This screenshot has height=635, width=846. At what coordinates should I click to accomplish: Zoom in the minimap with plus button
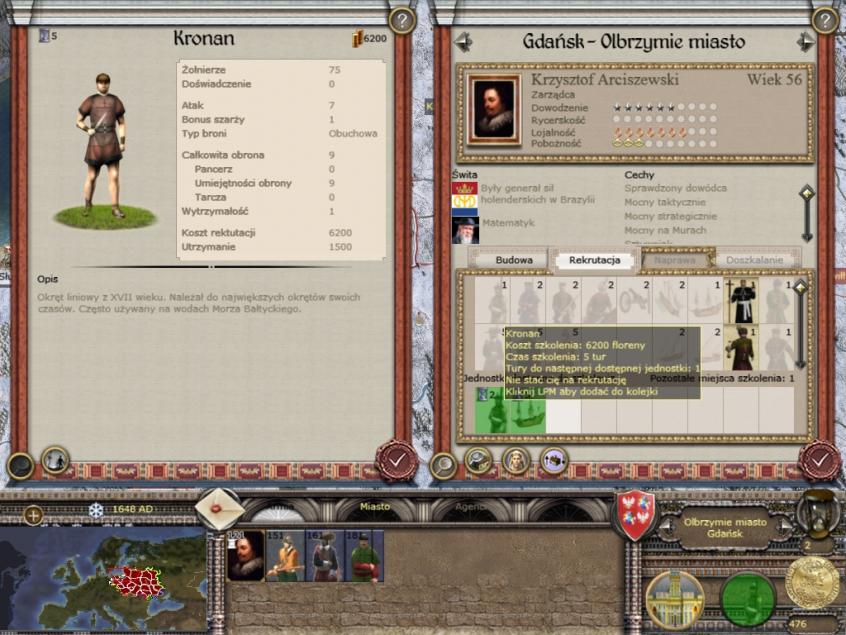click(x=33, y=515)
